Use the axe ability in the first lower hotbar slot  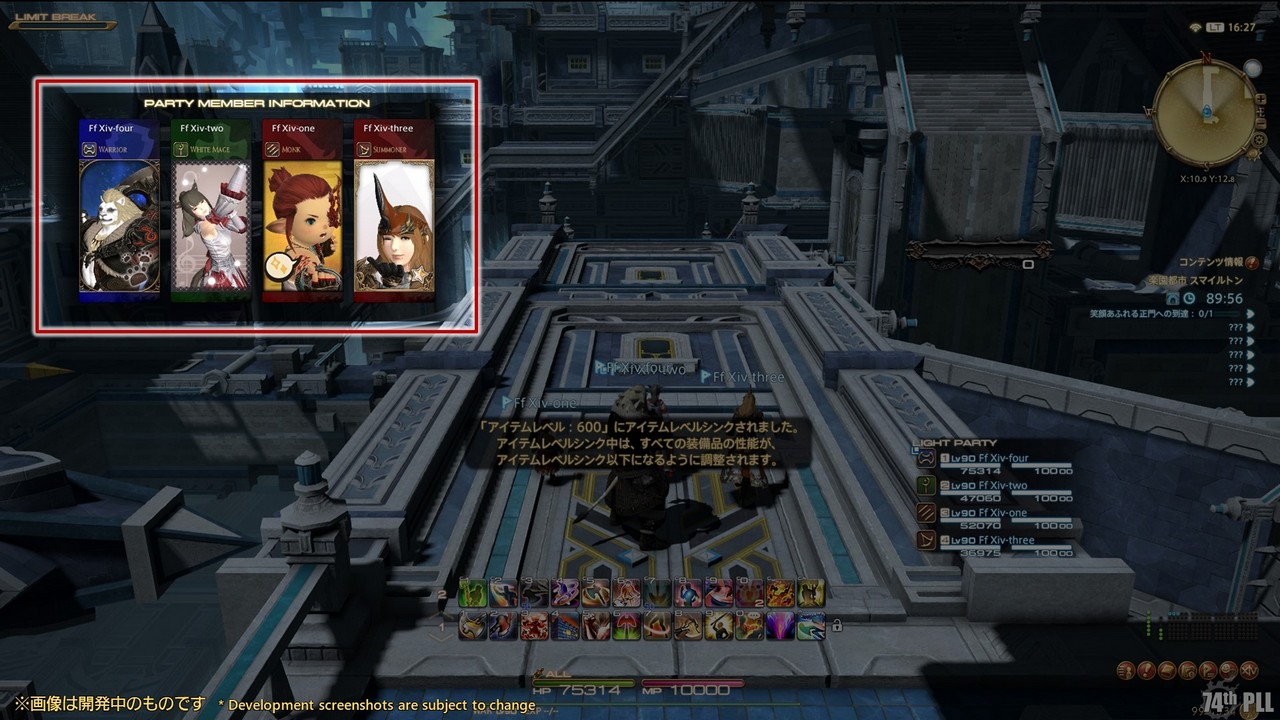473,626
